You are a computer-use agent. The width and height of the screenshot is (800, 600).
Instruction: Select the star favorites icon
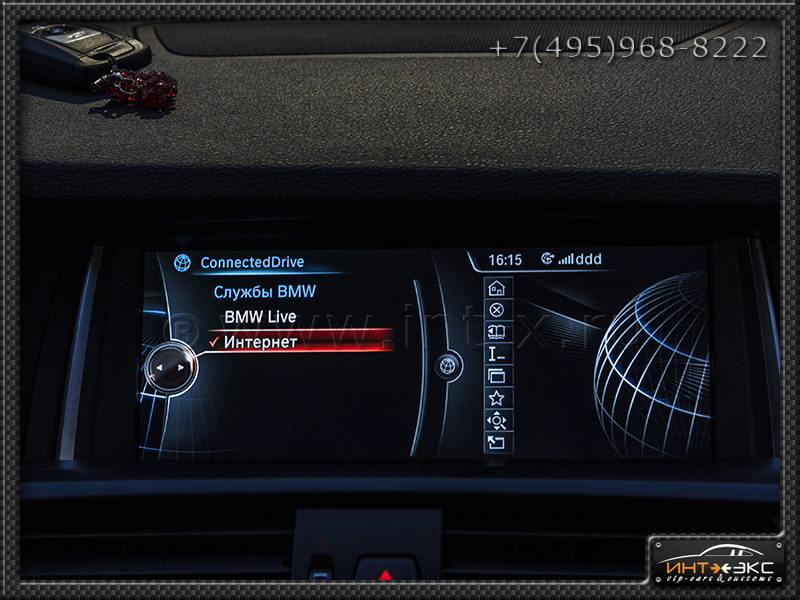pos(496,398)
